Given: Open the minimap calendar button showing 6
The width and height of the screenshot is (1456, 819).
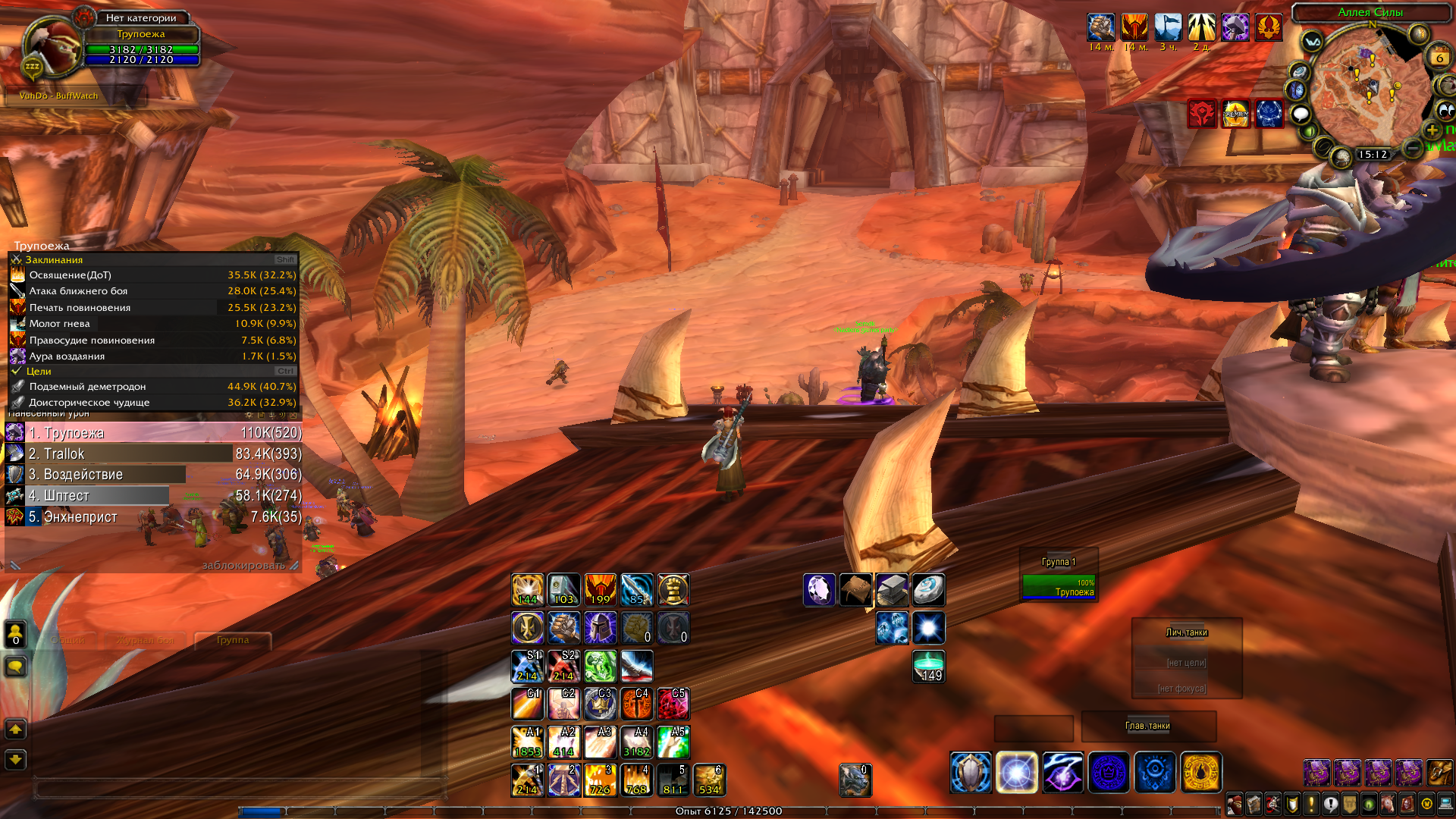Looking at the screenshot, I should tap(1439, 58).
